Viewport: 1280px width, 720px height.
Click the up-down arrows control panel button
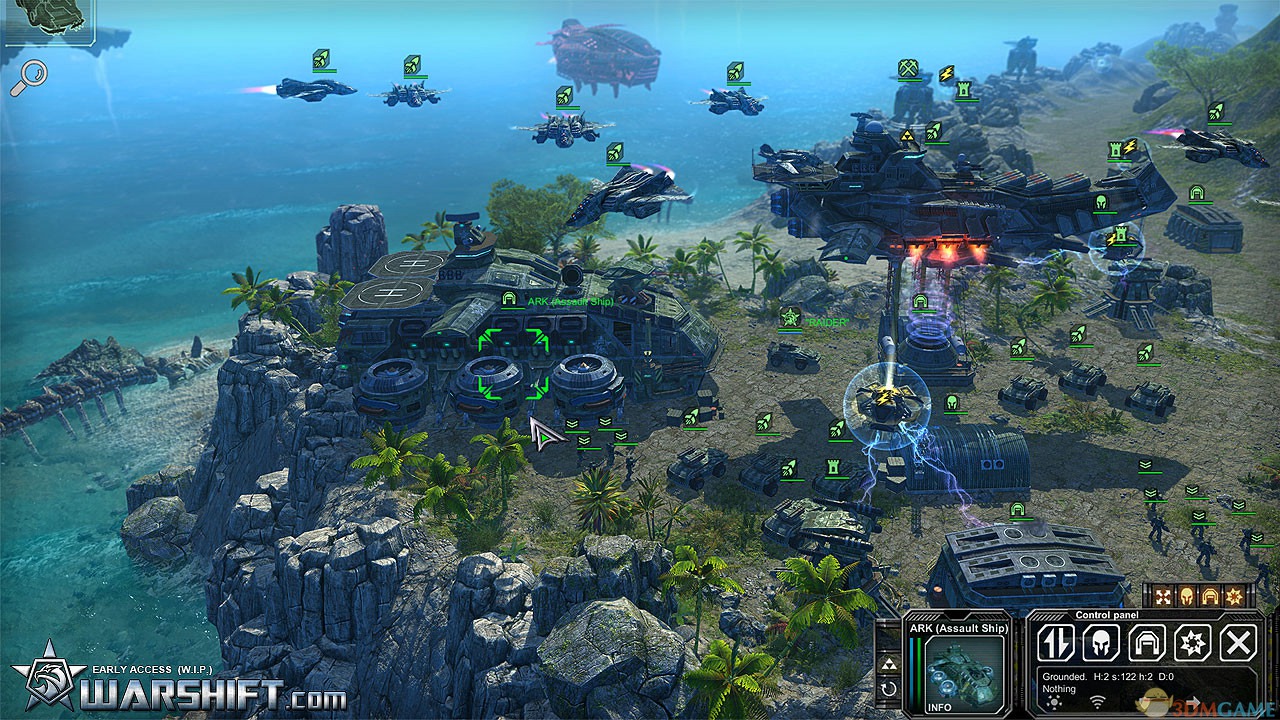point(1055,643)
